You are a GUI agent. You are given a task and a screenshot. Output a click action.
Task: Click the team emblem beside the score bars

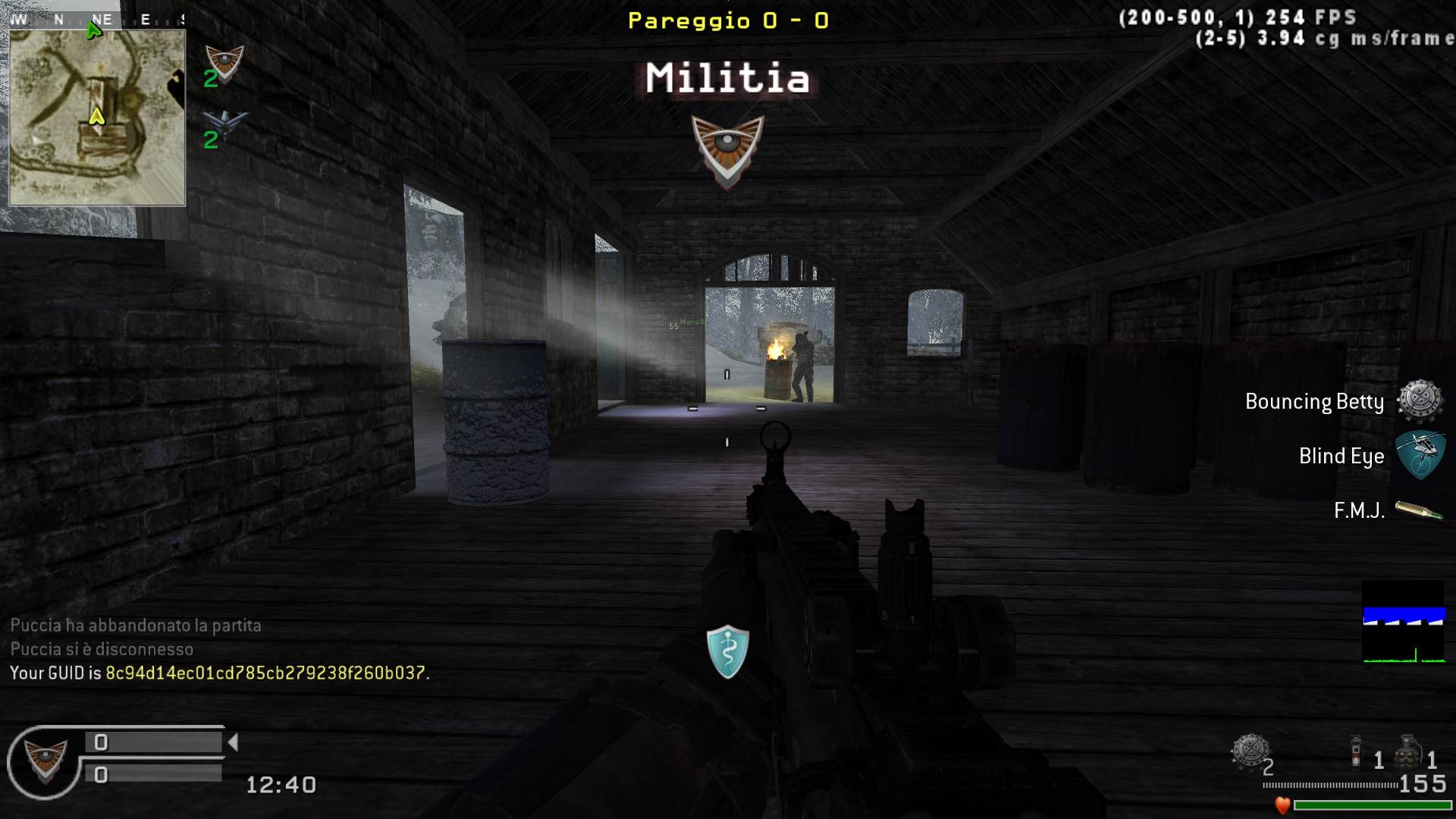(45, 761)
